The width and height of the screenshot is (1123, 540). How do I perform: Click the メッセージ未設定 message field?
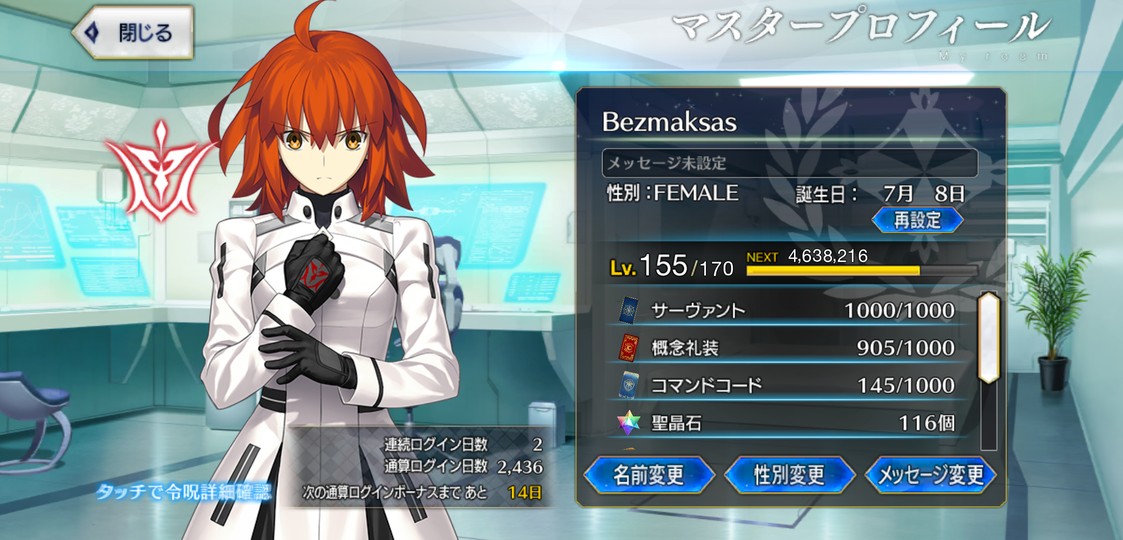pos(789,162)
